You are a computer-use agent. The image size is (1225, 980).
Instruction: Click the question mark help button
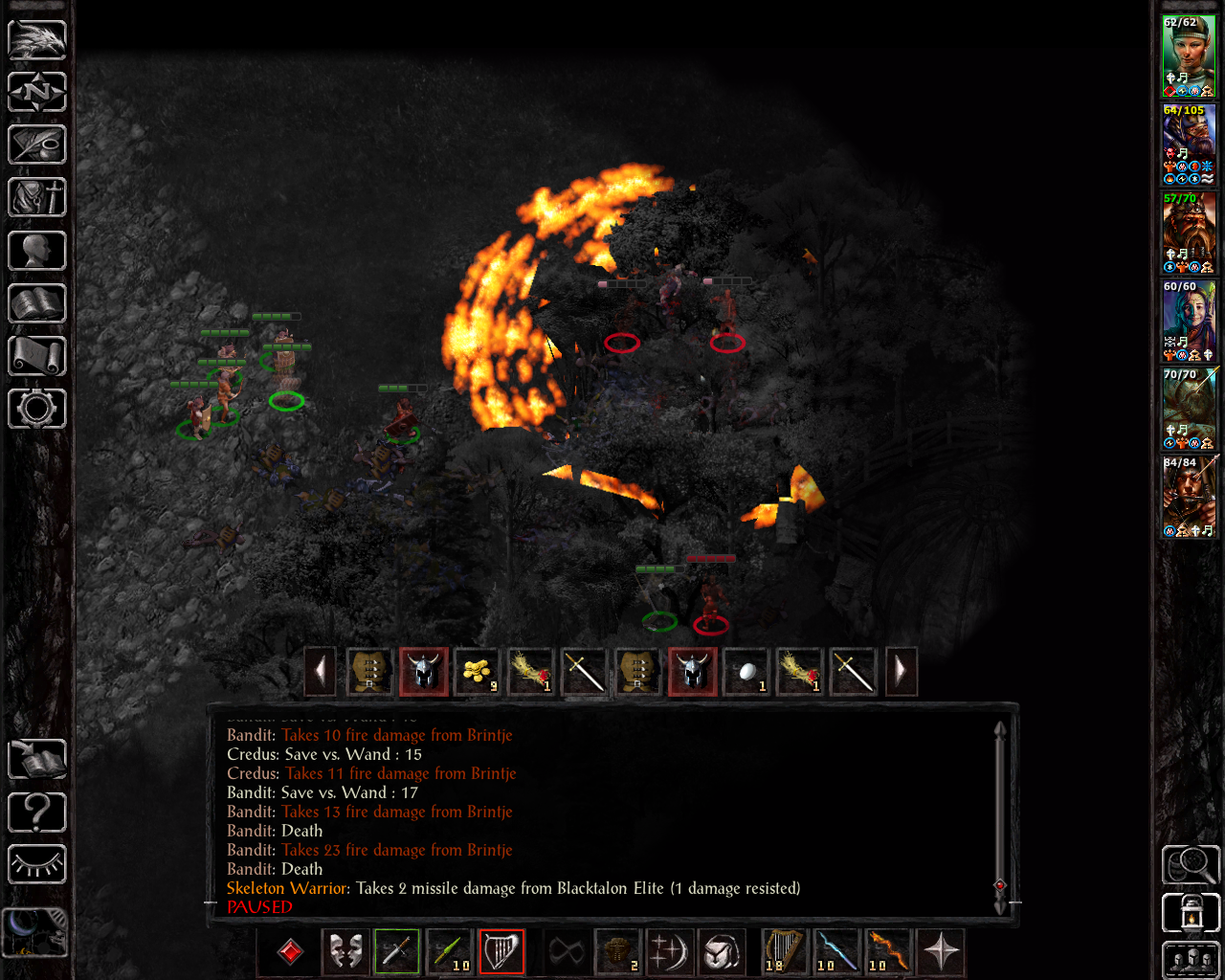click(37, 813)
